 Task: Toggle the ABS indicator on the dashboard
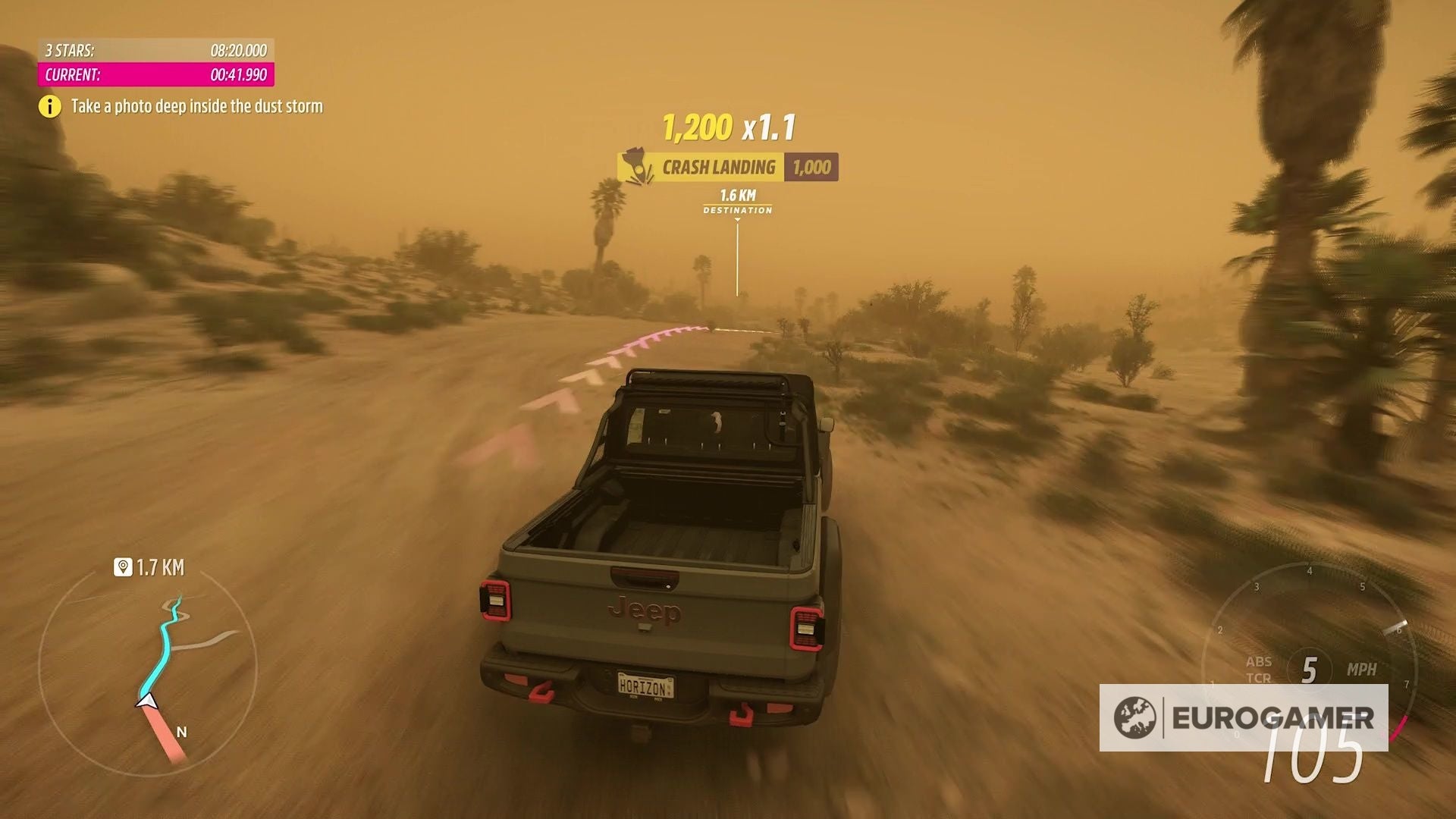1260,661
